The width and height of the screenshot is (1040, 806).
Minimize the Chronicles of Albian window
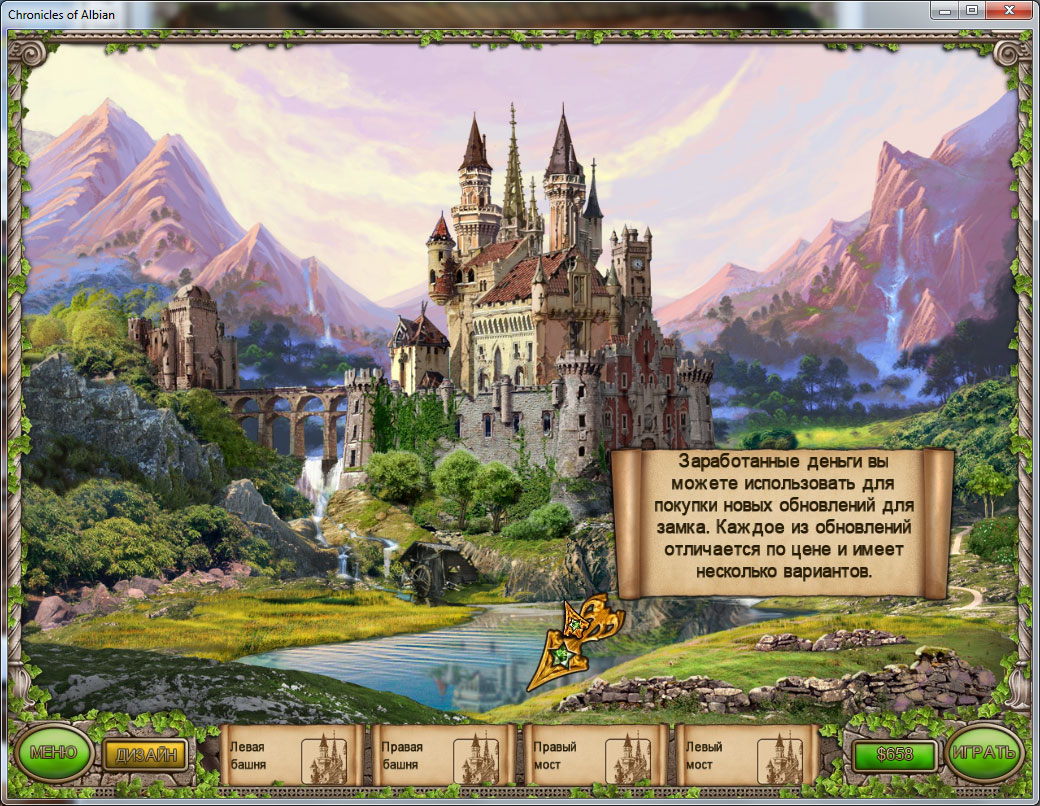coord(945,10)
